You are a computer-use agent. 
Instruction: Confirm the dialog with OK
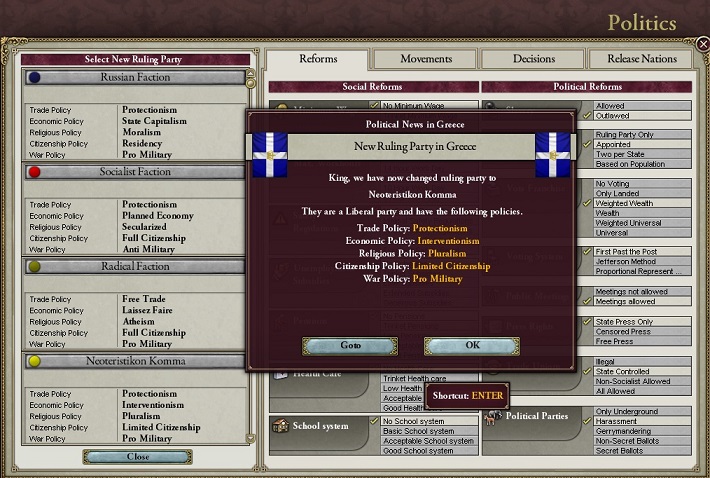click(472, 346)
